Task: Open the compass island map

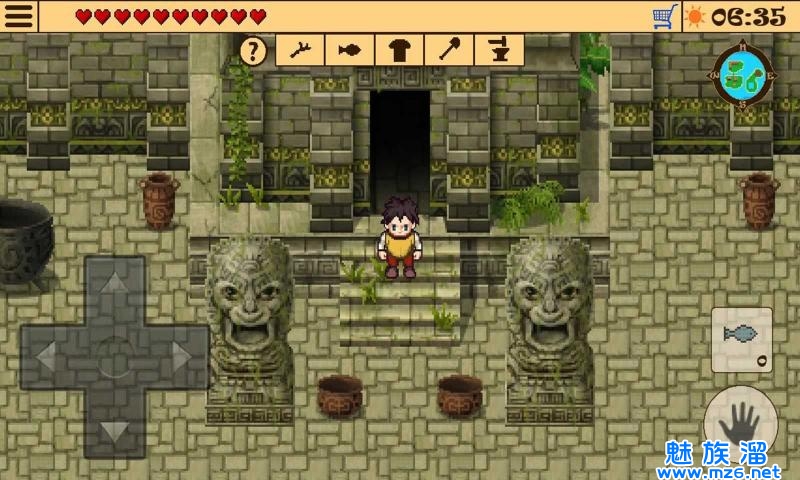Action: tap(741, 70)
